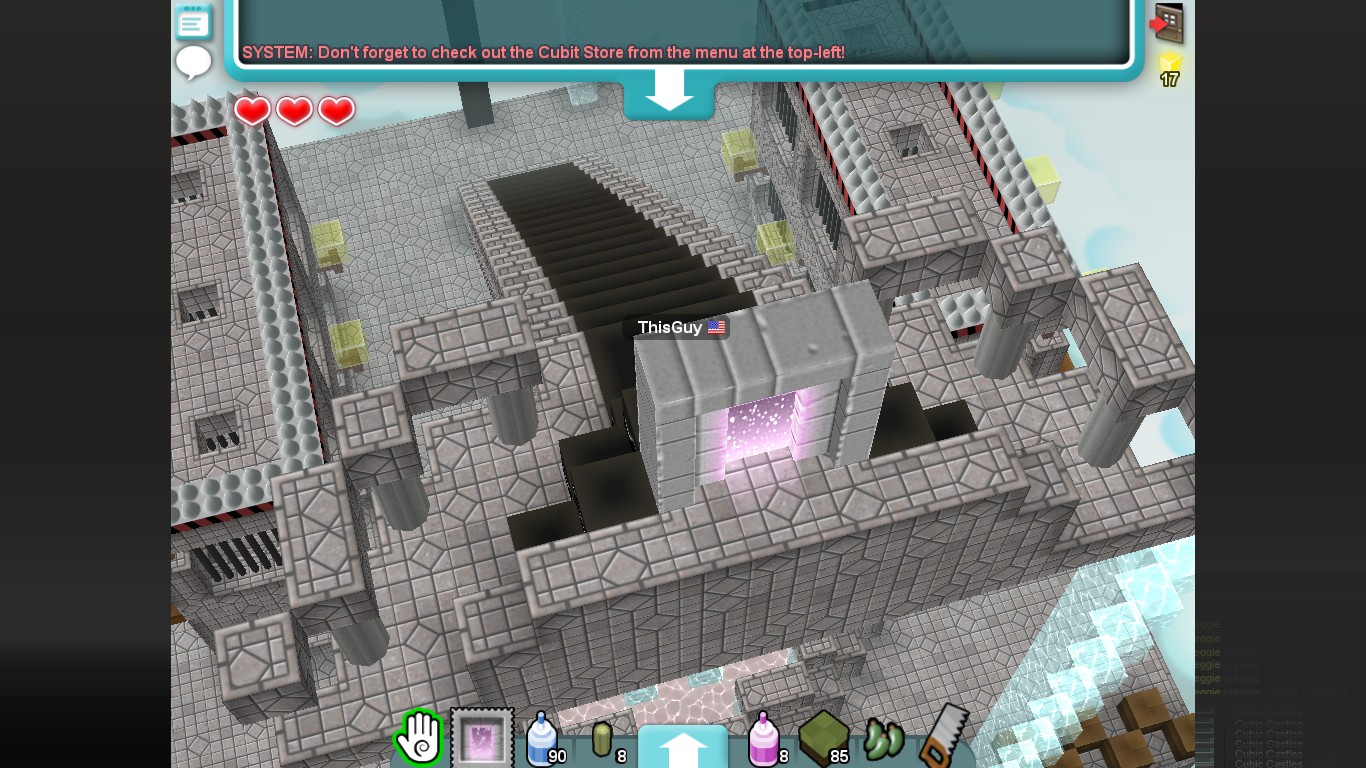
Task: Open the chat bubble panel
Action: [x=193, y=62]
